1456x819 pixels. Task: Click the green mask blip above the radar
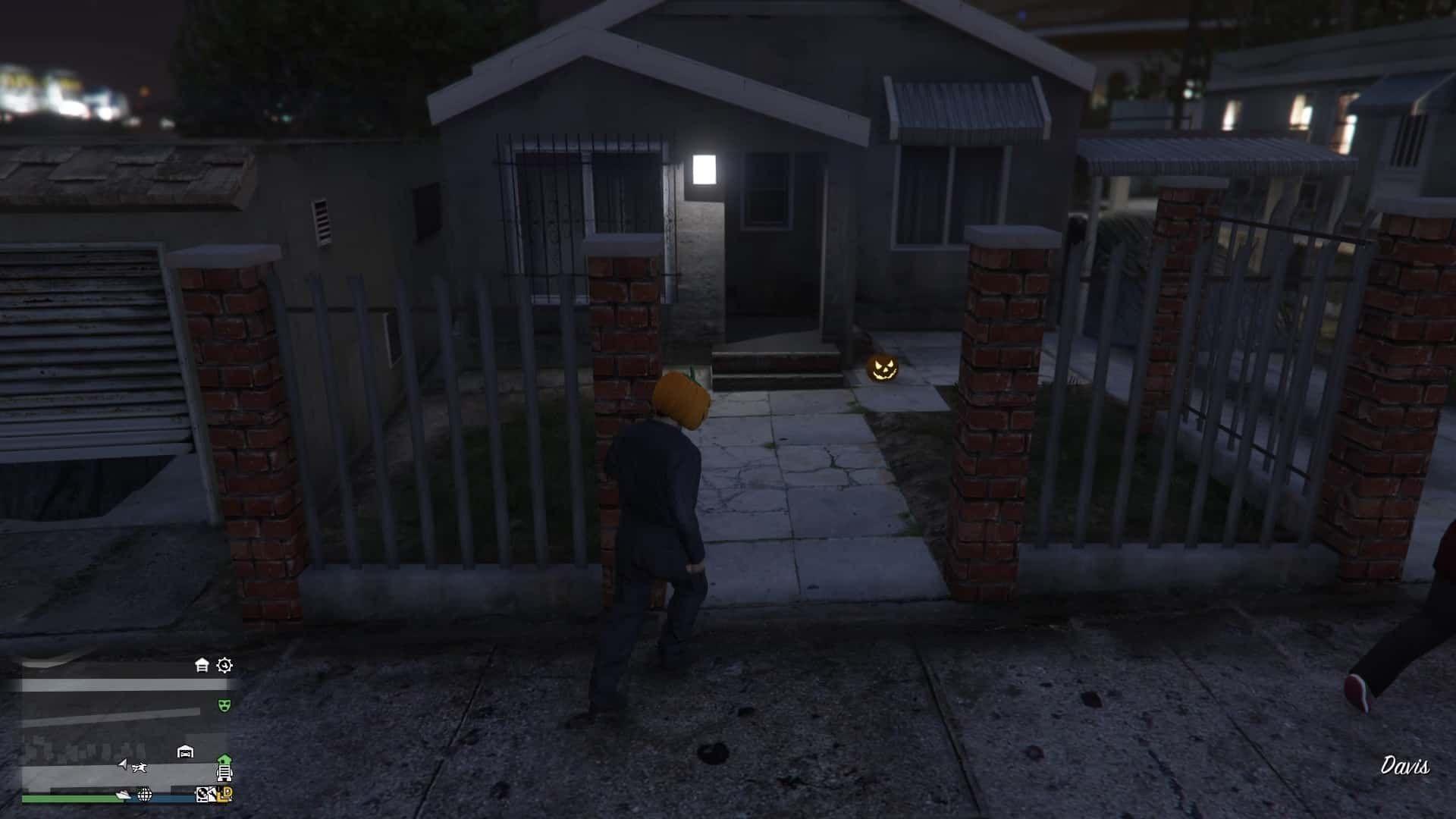click(x=224, y=705)
